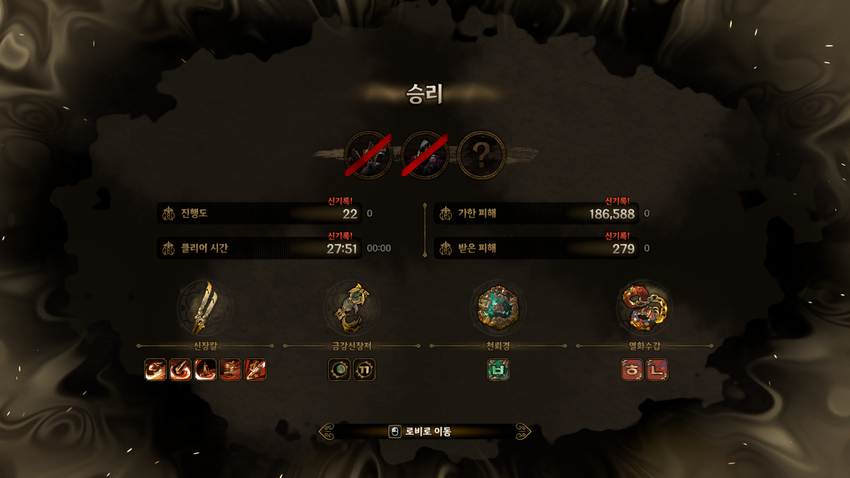Viewport: 850px width, 478px height.
Task: Select the ㄲ rune under 금강신장저
Action: point(364,370)
